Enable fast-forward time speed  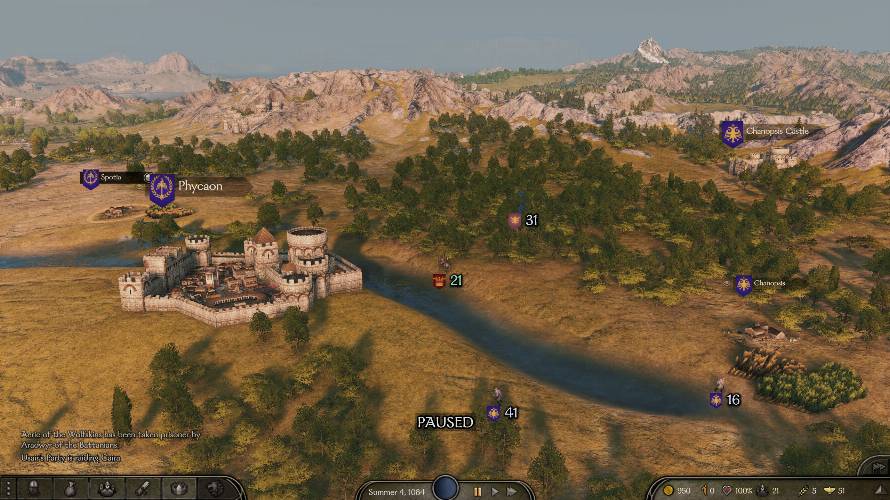point(512,491)
